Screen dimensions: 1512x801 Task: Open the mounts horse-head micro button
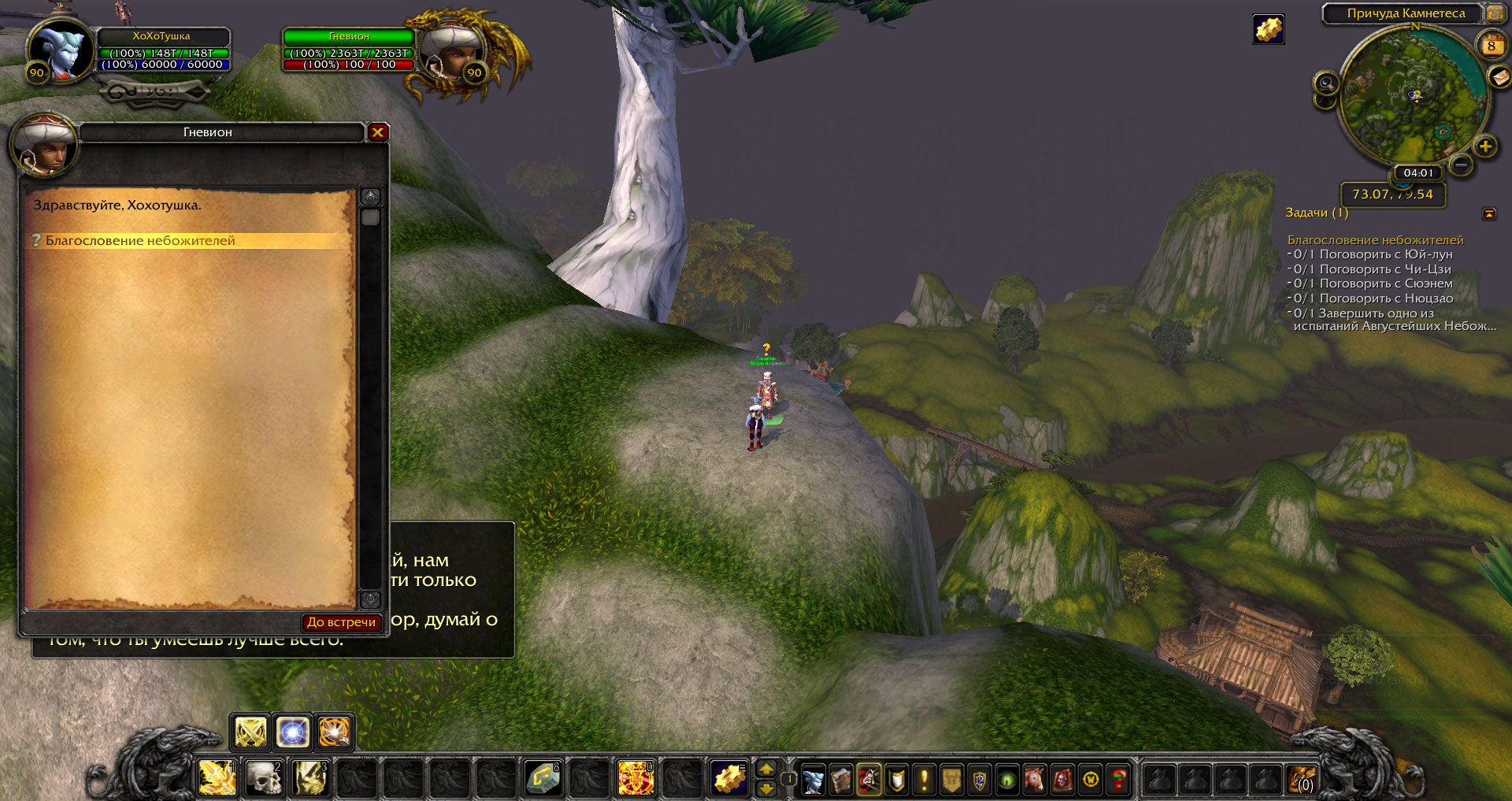pos(1035,780)
